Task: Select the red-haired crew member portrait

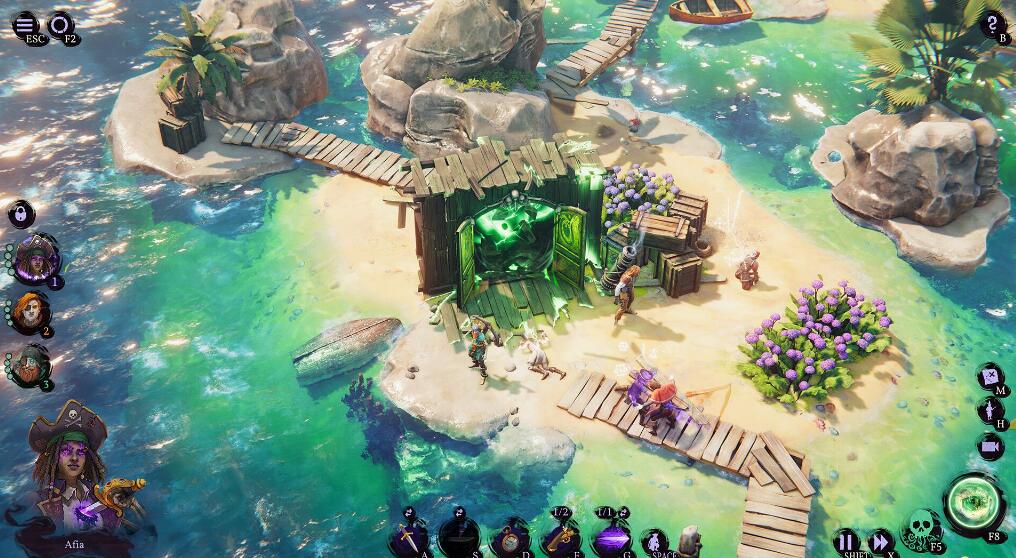Action: click(x=29, y=314)
